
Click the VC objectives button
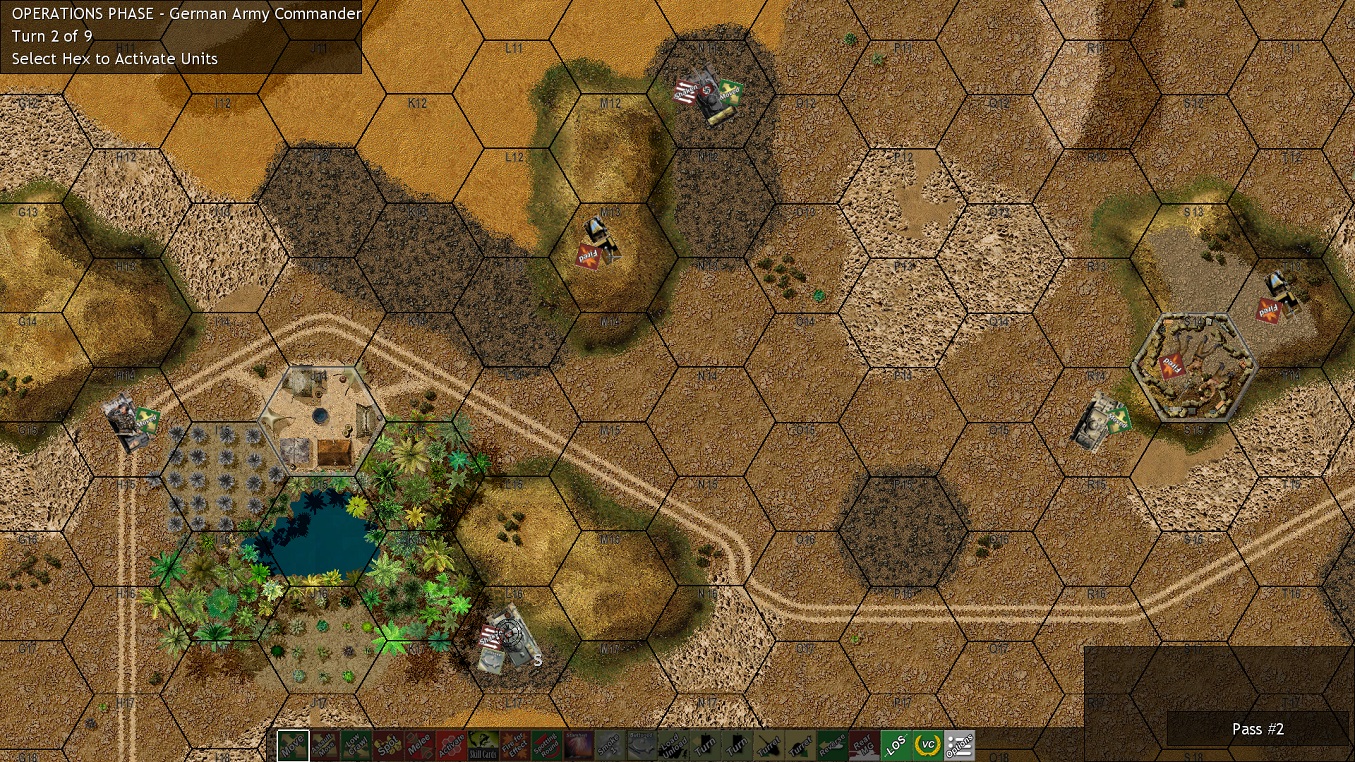click(x=928, y=745)
